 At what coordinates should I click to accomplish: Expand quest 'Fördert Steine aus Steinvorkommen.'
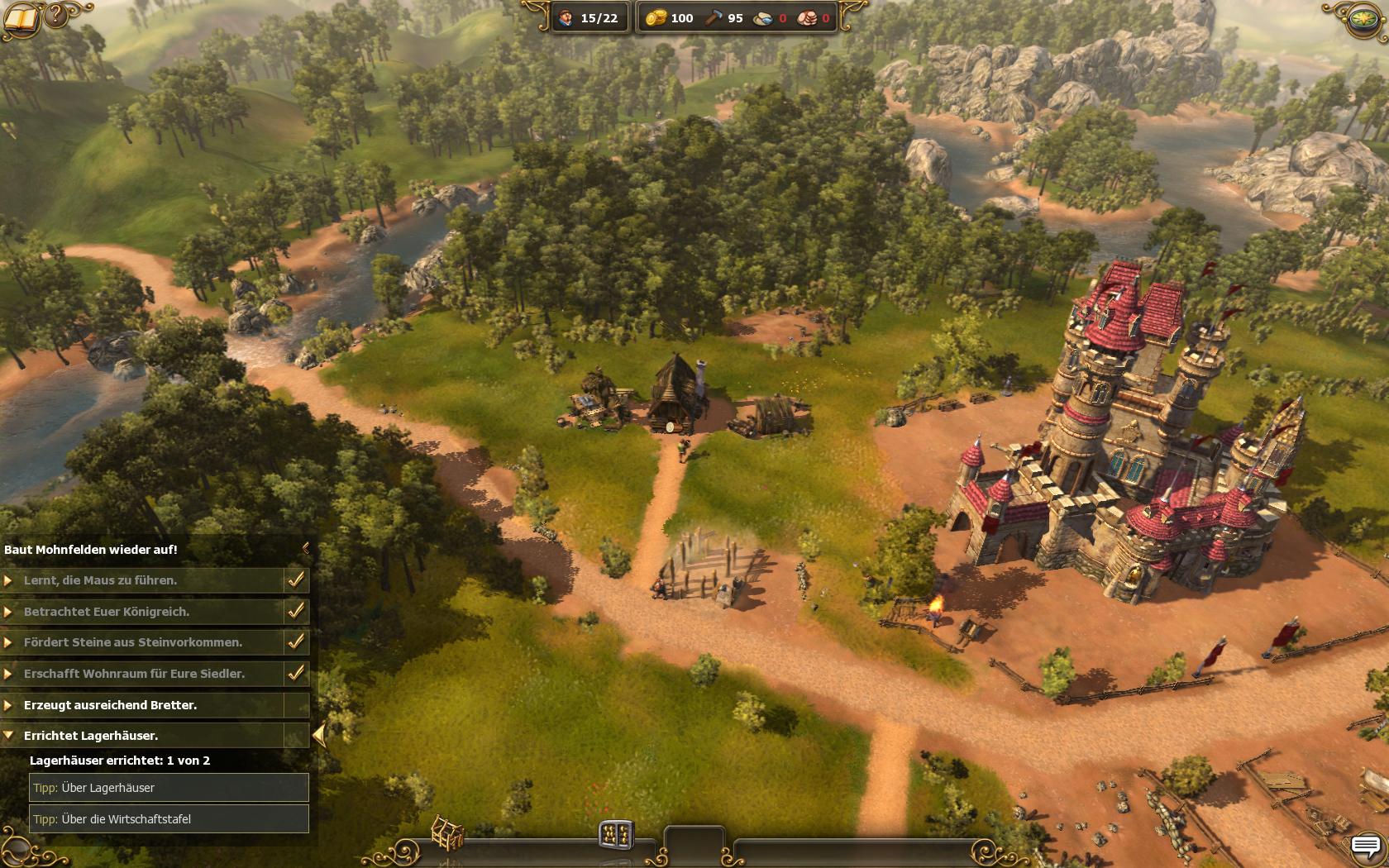click(x=9, y=642)
